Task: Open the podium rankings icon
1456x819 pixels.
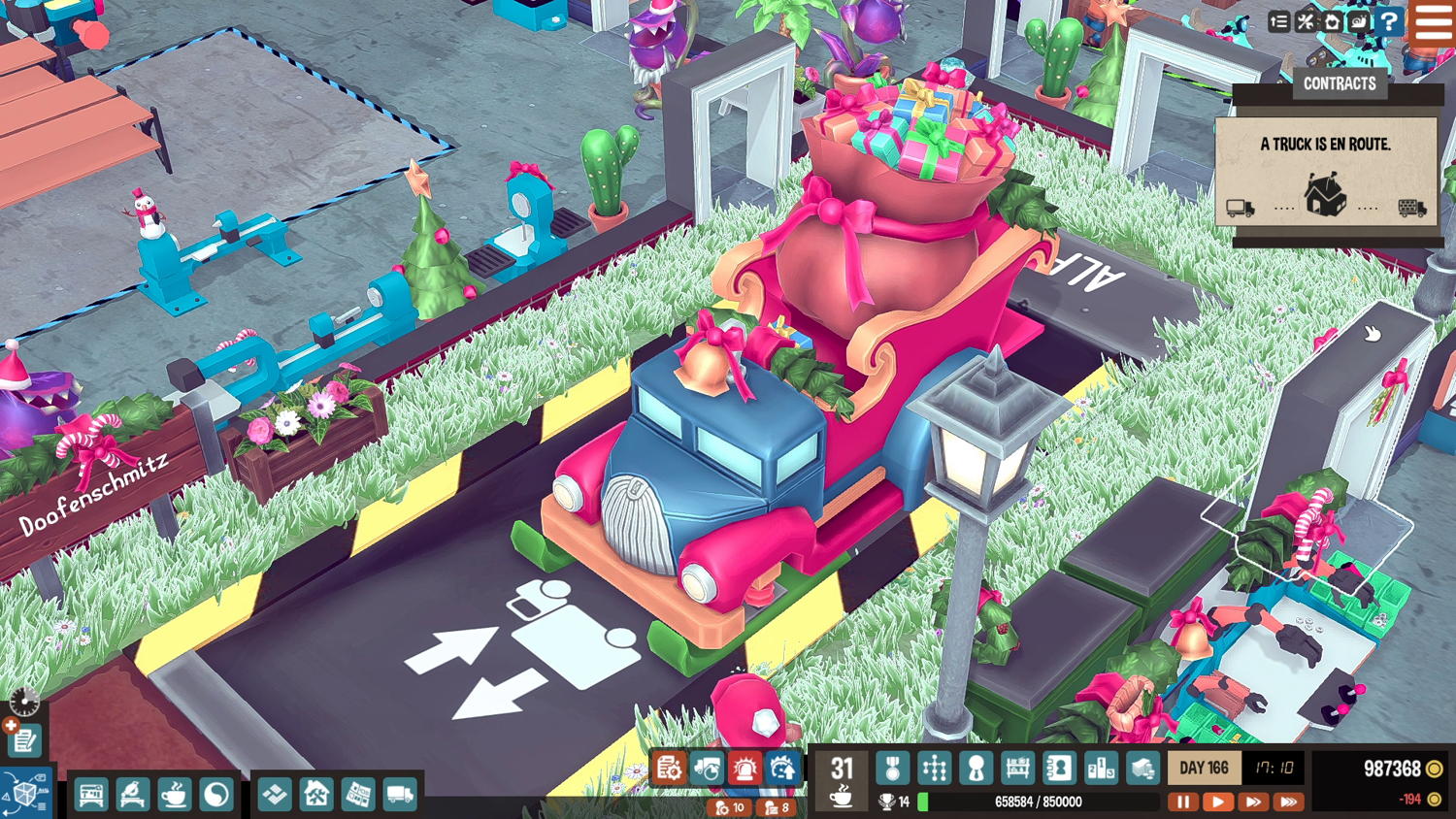Action: 1101,769
